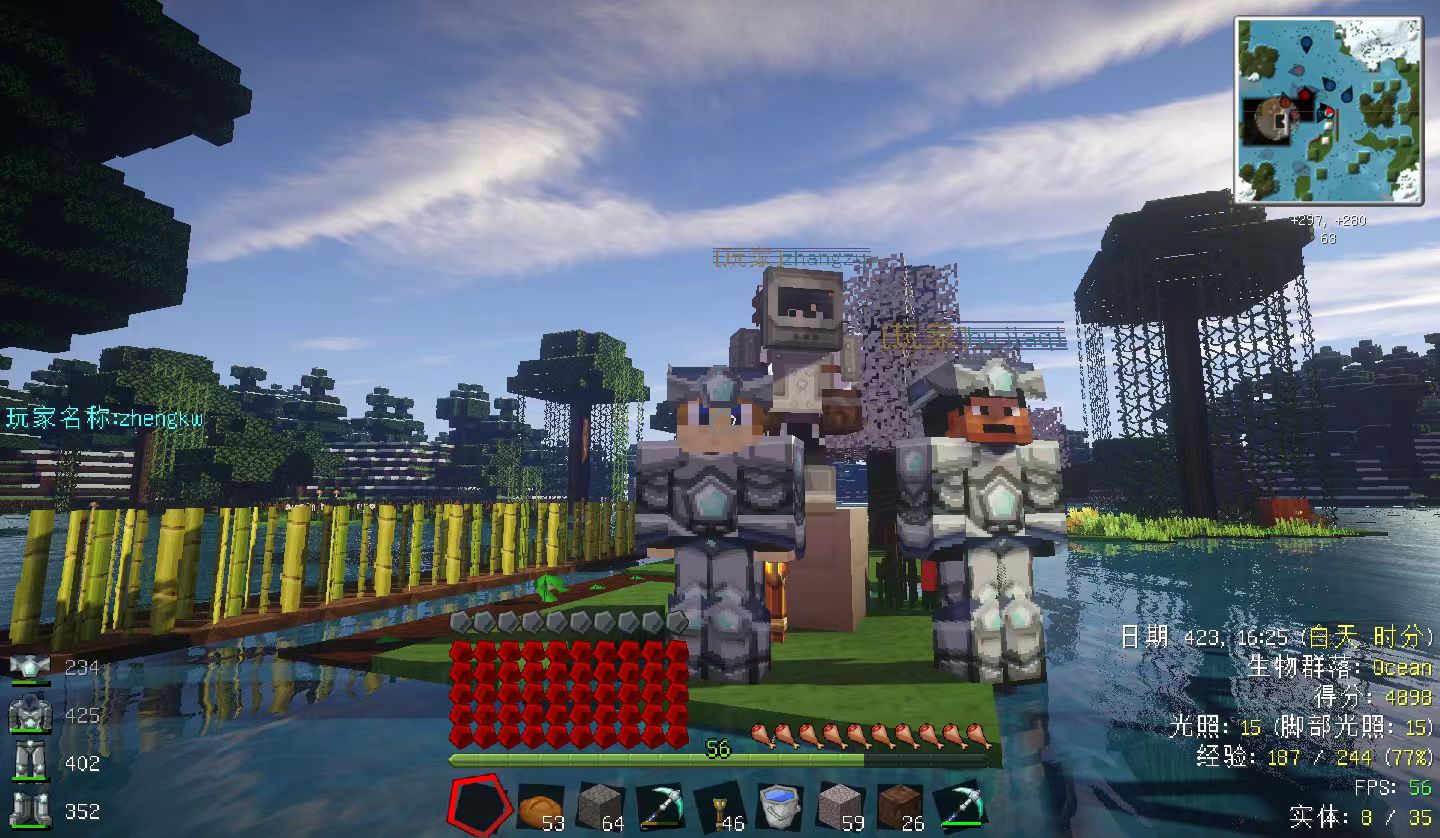The image size is (1440, 838).
Task: Click the leggings armor icon
Action: tap(30, 762)
